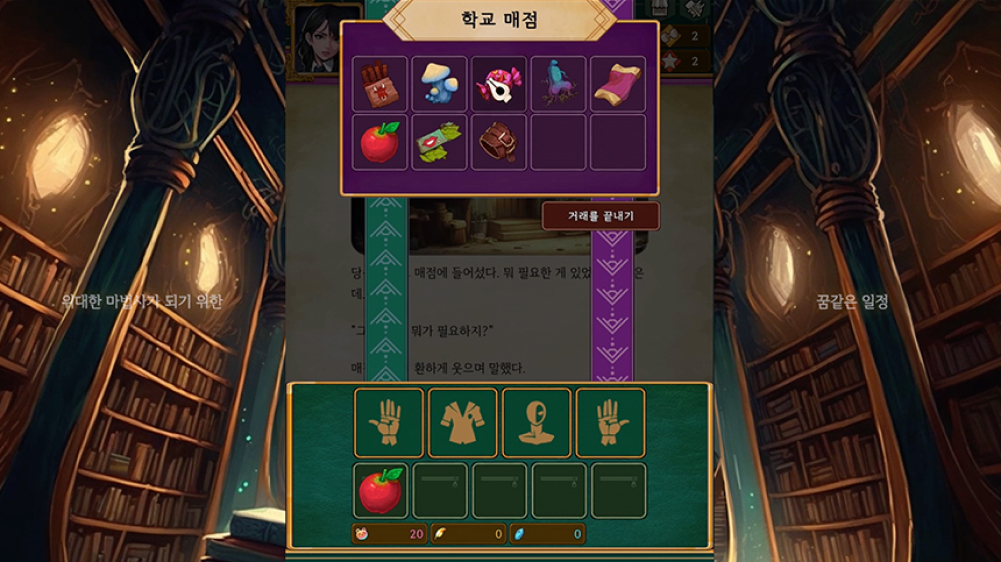Buy the pink and gold cloth item

tap(618, 84)
